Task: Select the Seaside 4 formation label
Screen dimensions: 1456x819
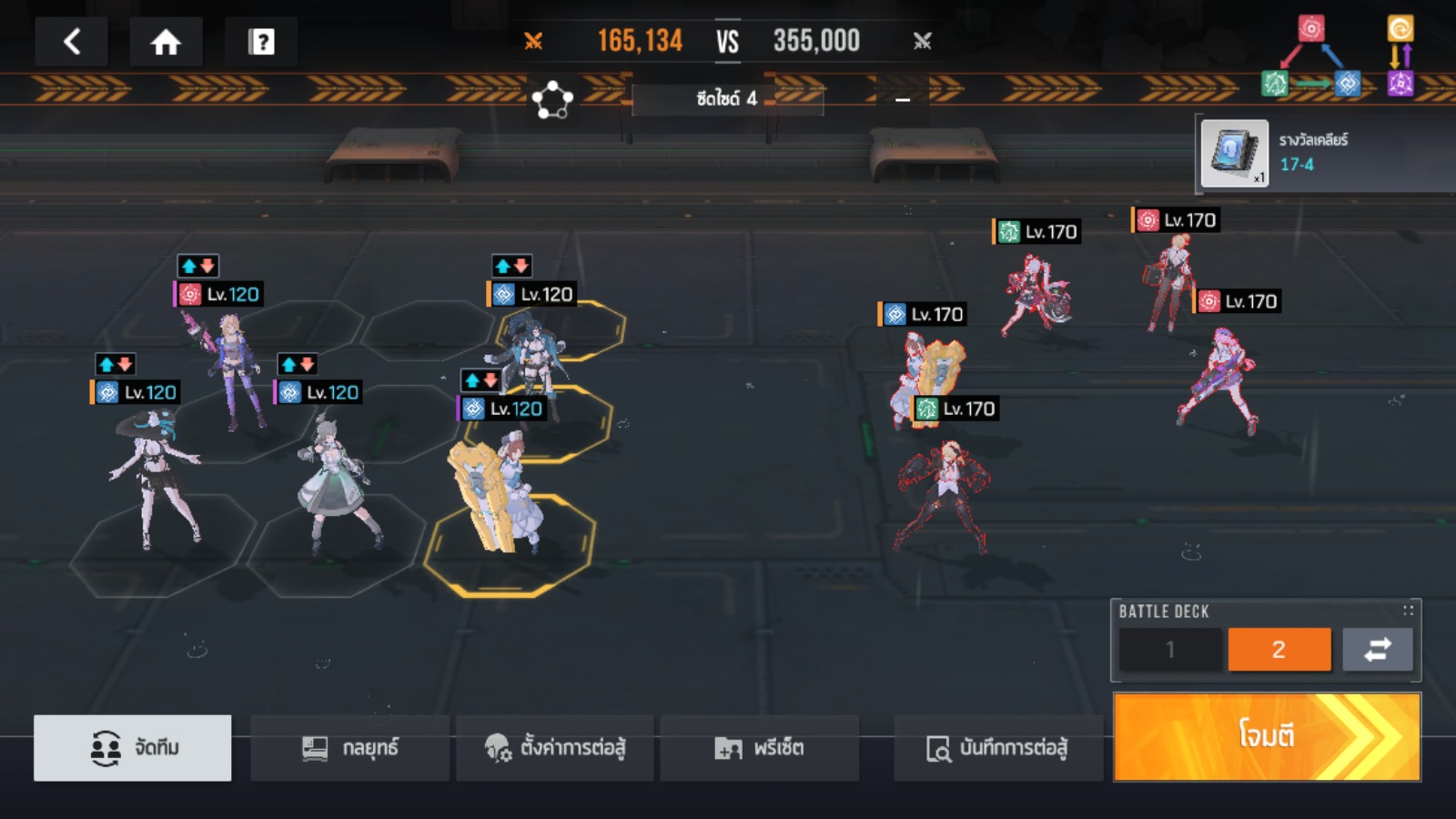Action: 727,98
